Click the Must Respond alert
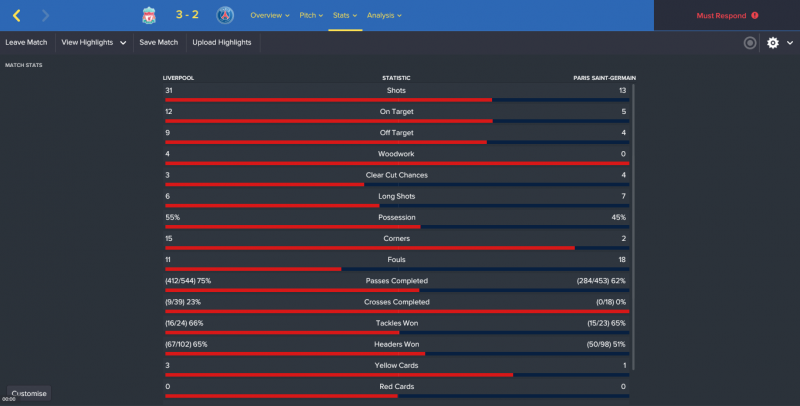 tap(726, 16)
